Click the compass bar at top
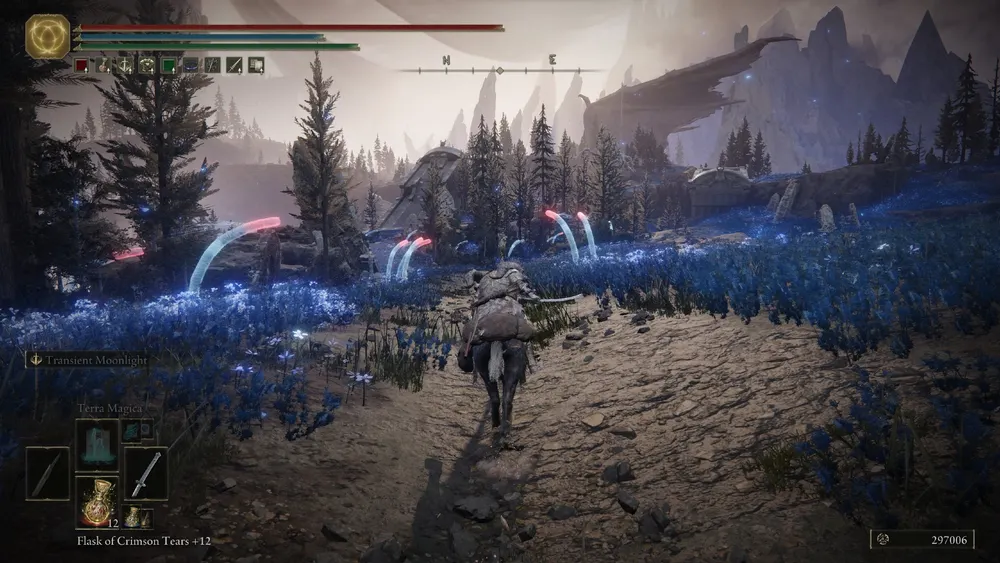This screenshot has height=563, width=1000. coord(500,66)
